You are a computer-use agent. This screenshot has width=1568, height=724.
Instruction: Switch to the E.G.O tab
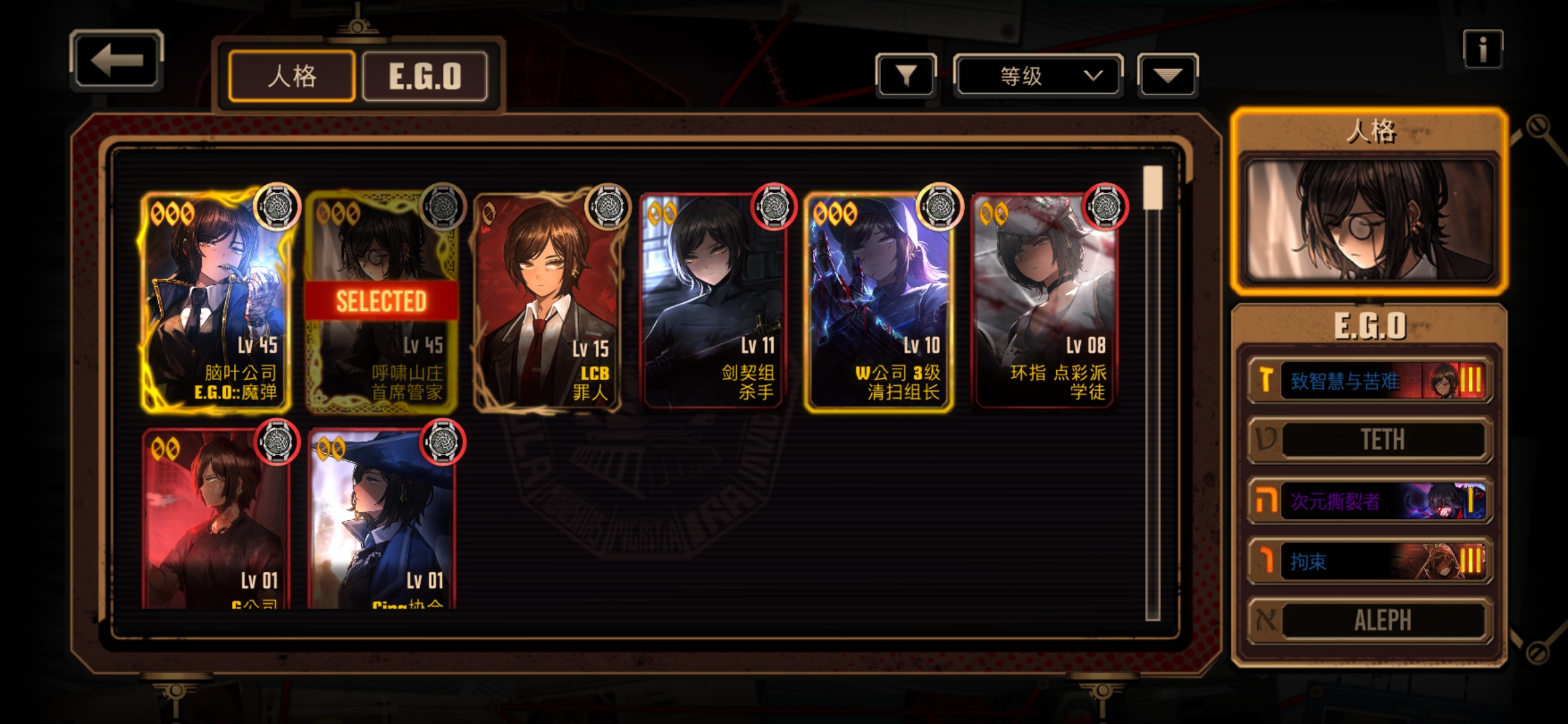tap(425, 76)
